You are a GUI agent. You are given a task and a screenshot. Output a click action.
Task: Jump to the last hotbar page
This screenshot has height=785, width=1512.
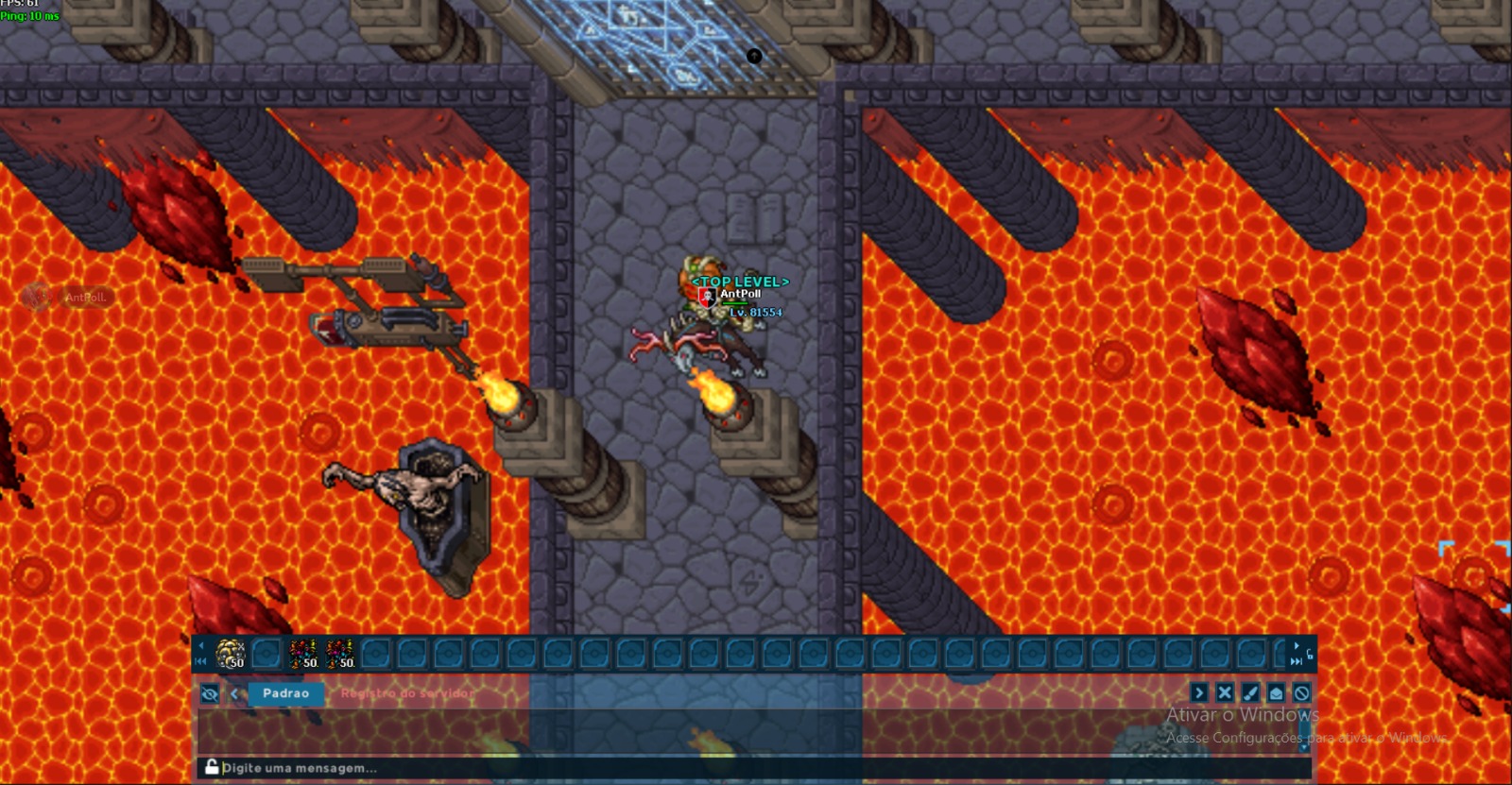tap(1296, 661)
